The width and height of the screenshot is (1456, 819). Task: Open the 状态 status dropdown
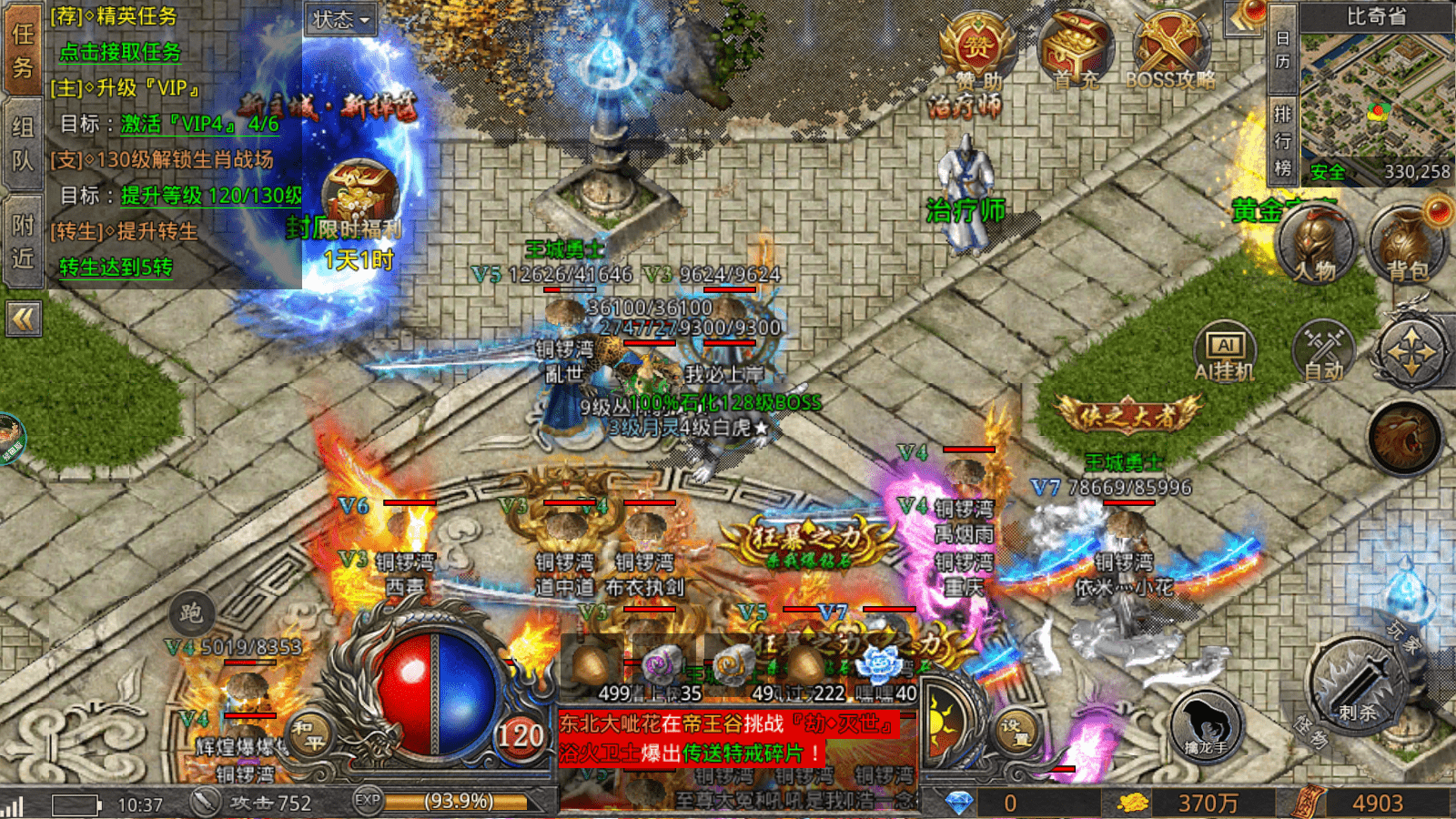pyautogui.click(x=341, y=19)
